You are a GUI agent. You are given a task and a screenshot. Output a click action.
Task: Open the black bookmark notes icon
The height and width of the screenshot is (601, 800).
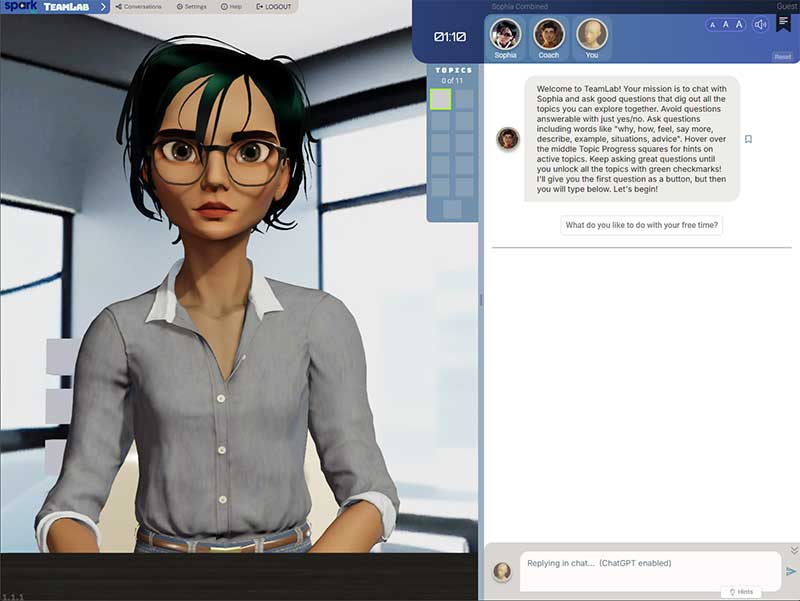point(783,23)
